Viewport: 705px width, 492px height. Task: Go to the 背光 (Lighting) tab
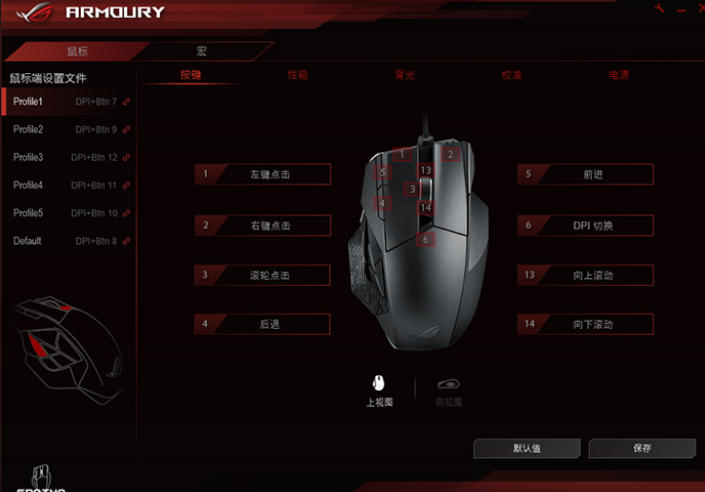[x=405, y=75]
